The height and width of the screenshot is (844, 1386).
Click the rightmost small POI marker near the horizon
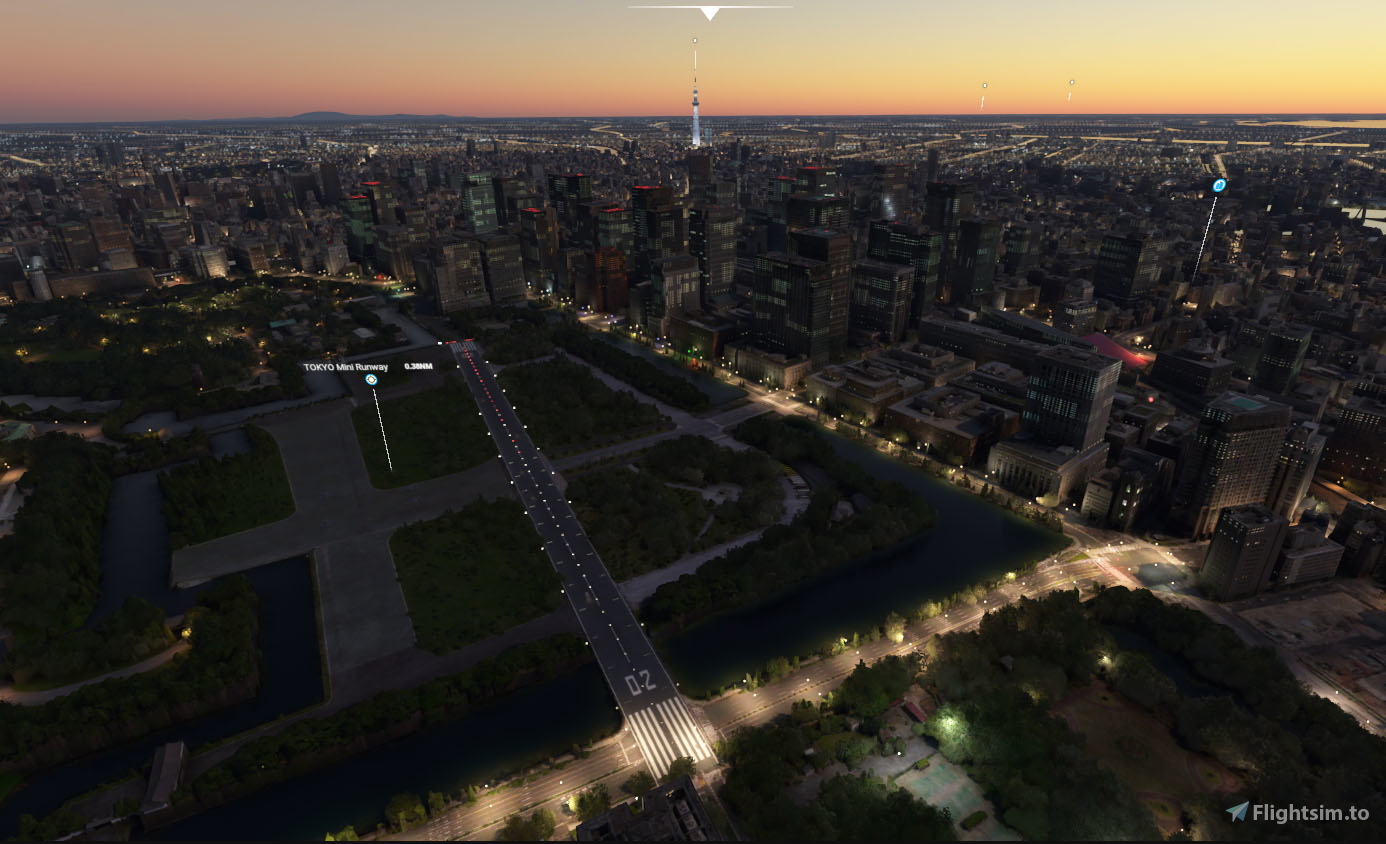click(1070, 82)
